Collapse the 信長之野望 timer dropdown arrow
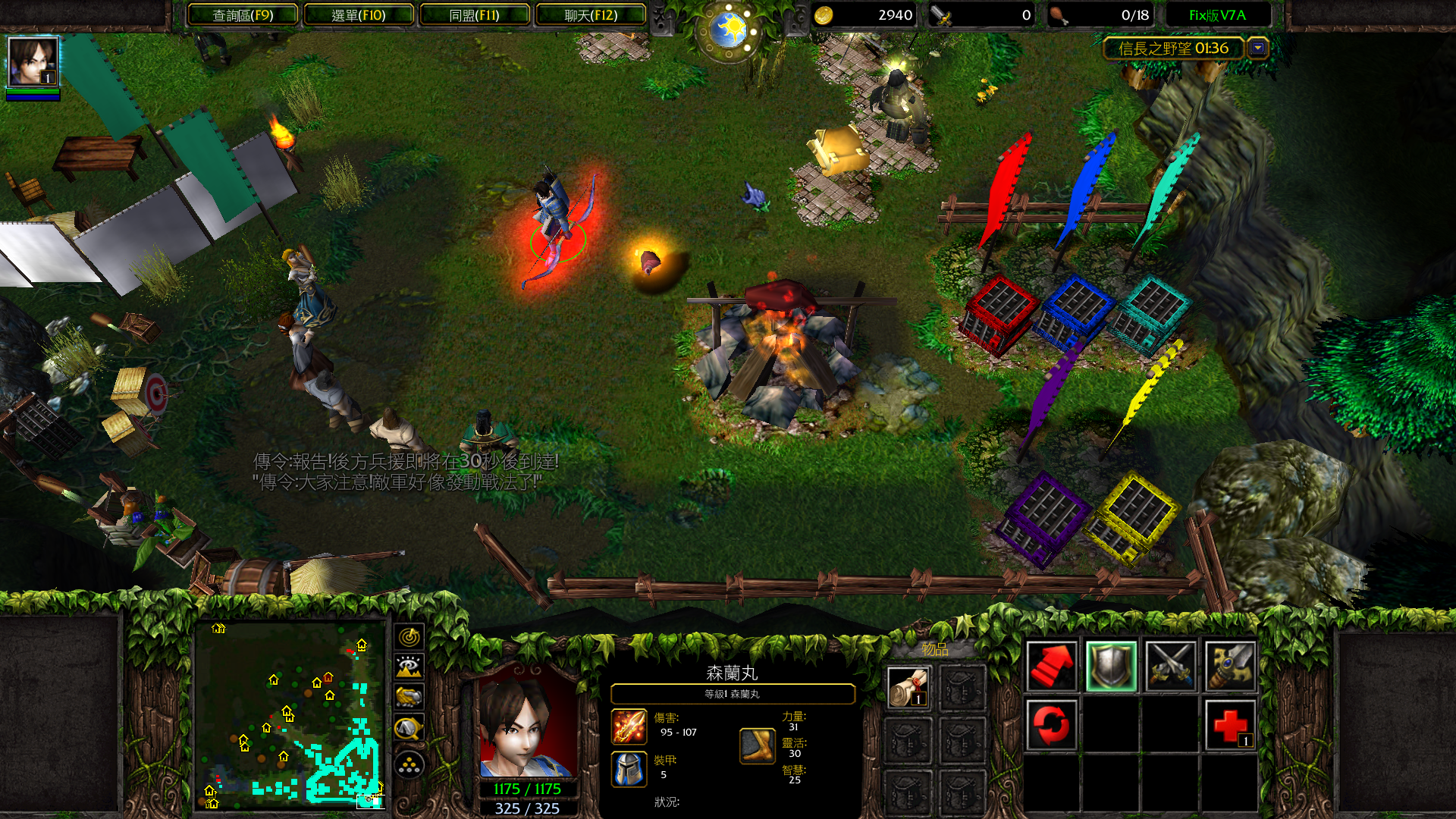Image resolution: width=1456 pixels, height=819 pixels. [x=1258, y=49]
